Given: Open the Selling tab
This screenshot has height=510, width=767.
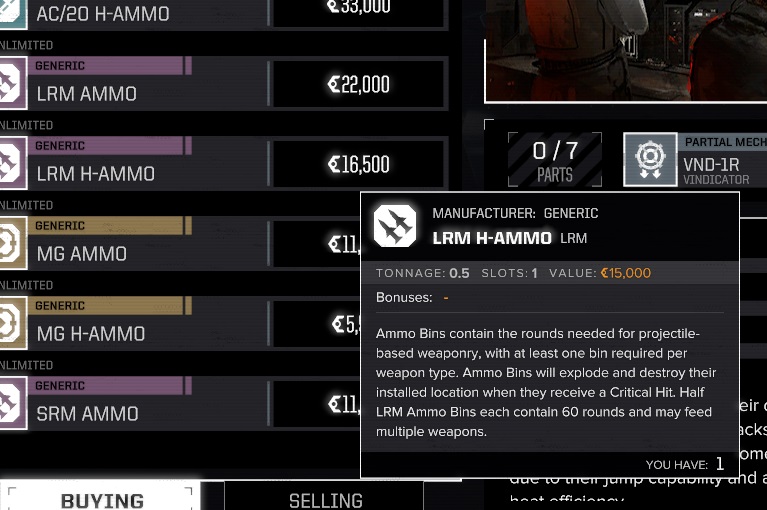Looking at the screenshot, I should (x=325, y=498).
